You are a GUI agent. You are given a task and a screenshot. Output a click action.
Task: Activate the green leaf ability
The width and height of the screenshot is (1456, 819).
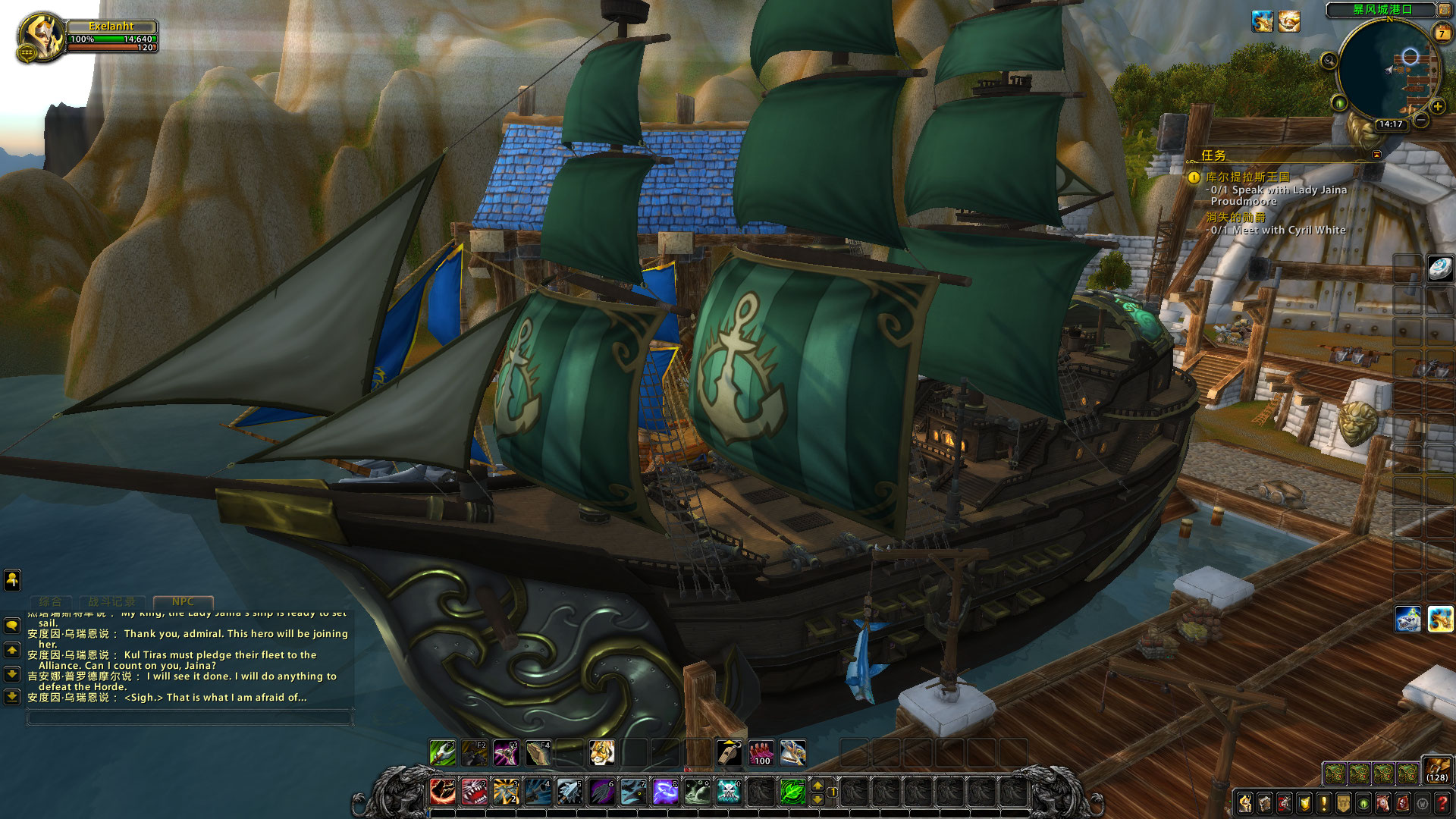coord(792,792)
